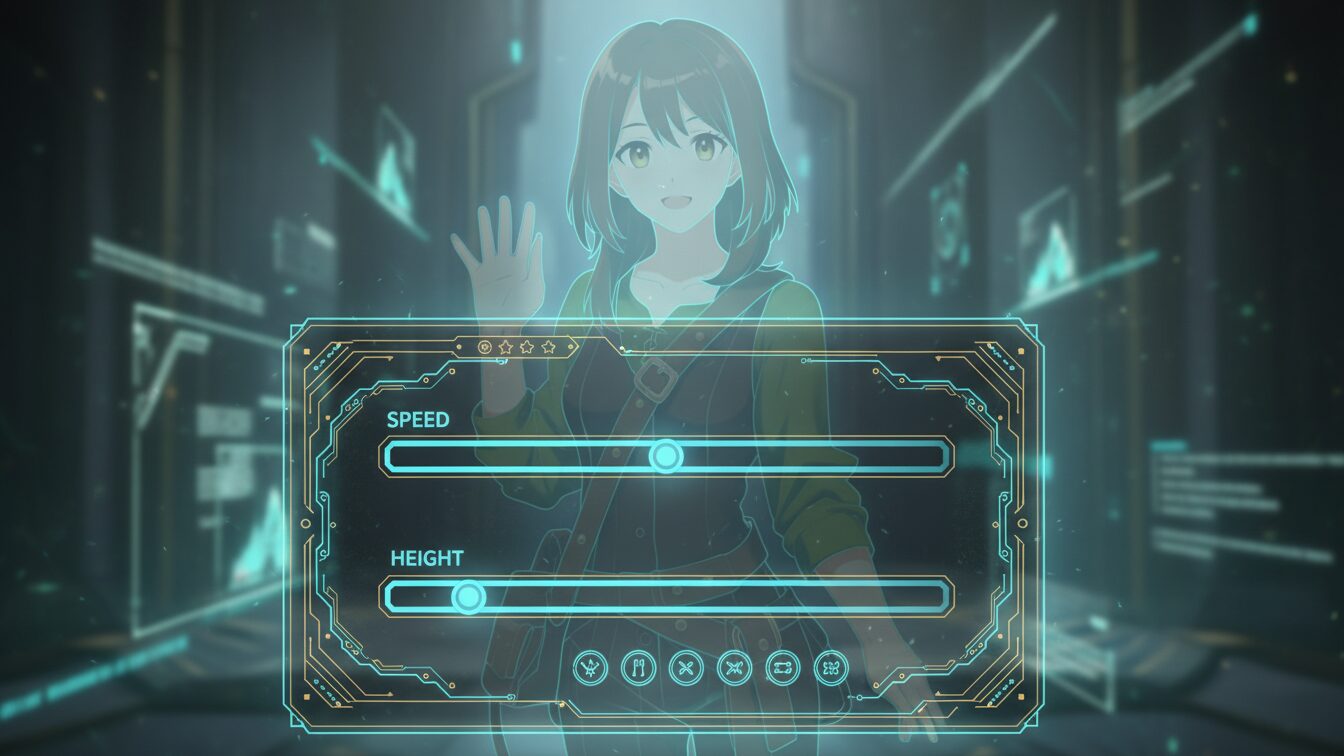This screenshot has width=1344, height=756.
Task: Click the HEIGHT slider handle
Action: [467, 598]
